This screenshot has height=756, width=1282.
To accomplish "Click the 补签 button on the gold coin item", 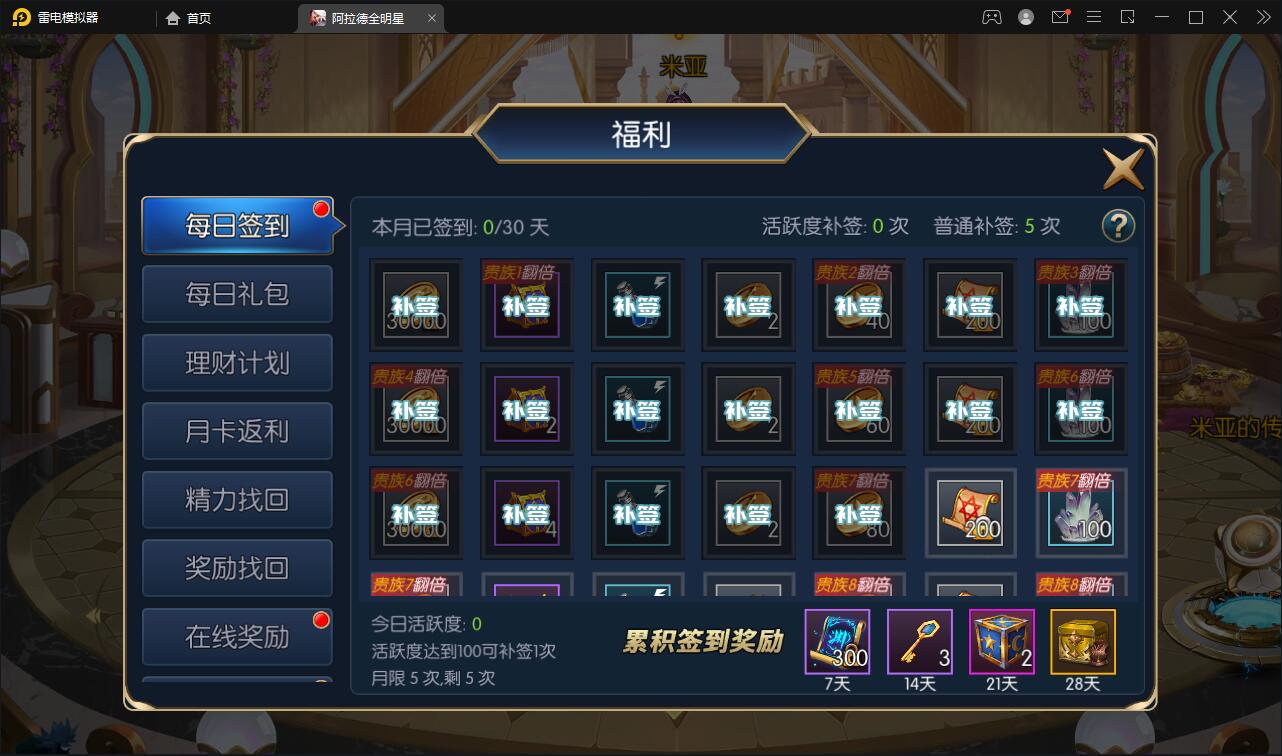I will click(x=415, y=305).
